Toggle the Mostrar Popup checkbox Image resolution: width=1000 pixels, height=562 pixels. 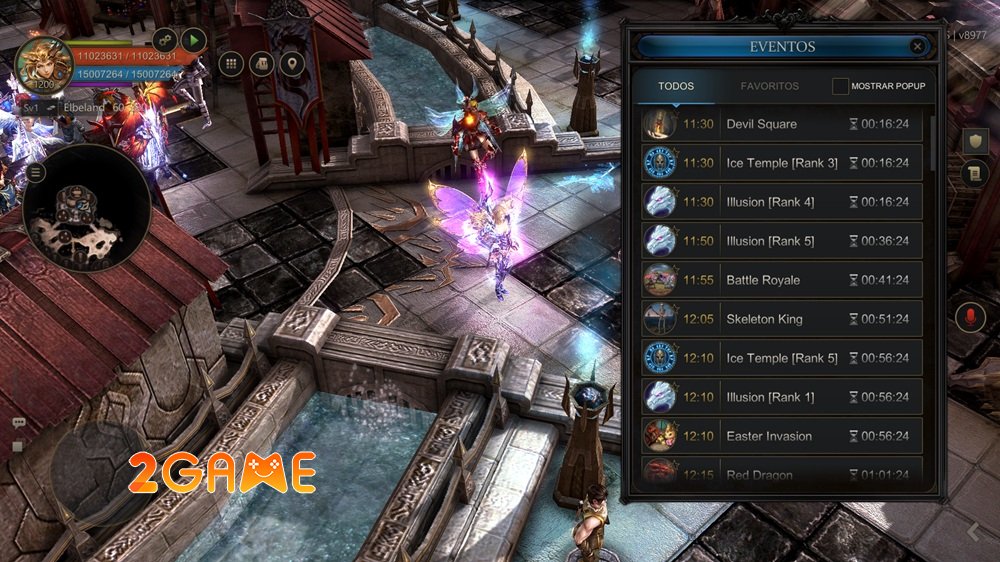click(x=841, y=86)
